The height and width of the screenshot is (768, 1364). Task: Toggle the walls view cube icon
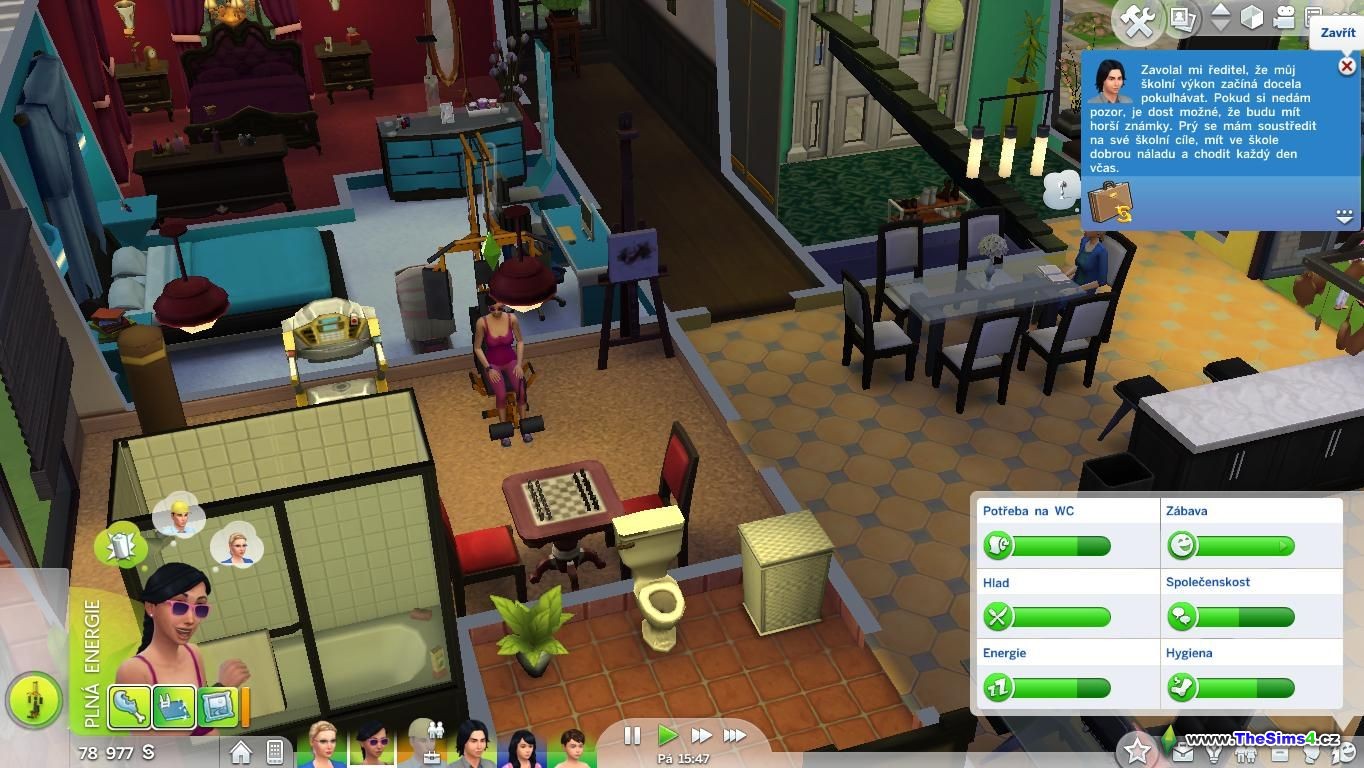click(x=1251, y=18)
